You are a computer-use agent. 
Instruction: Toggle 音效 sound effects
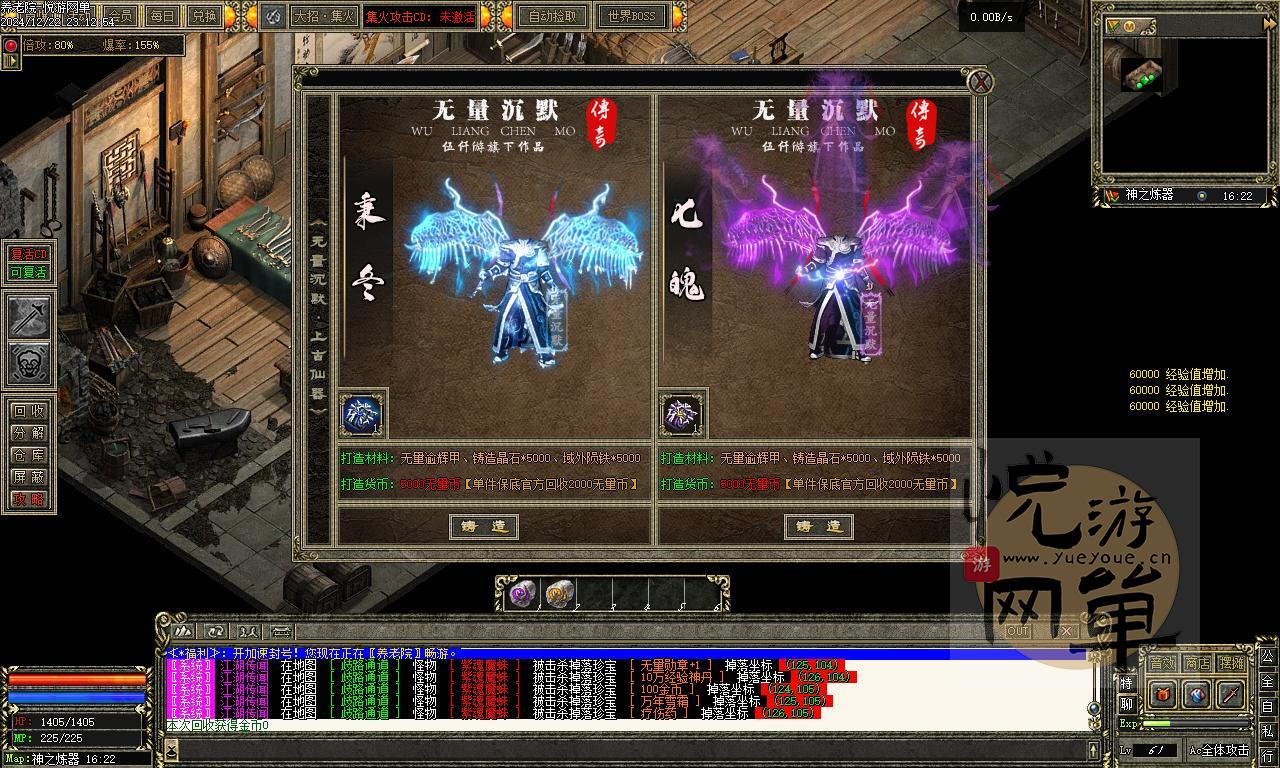[1162, 663]
